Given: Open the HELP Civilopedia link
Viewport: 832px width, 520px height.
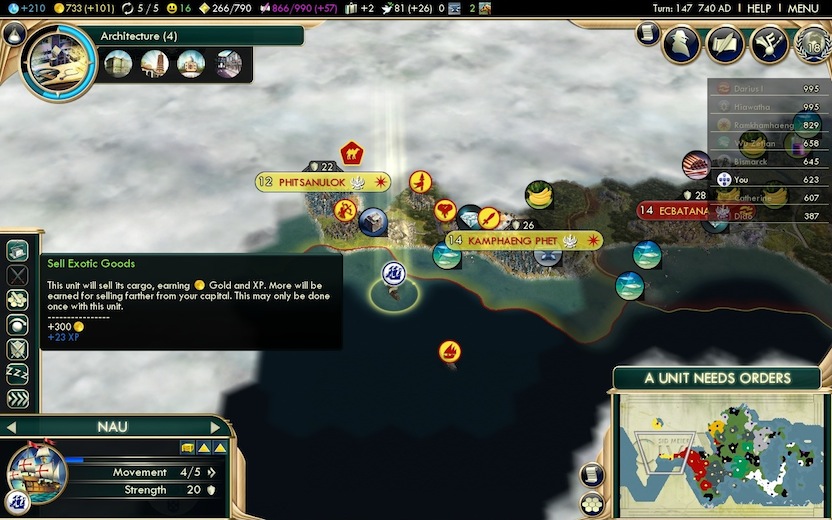Looking at the screenshot, I should (x=759, y=8).
